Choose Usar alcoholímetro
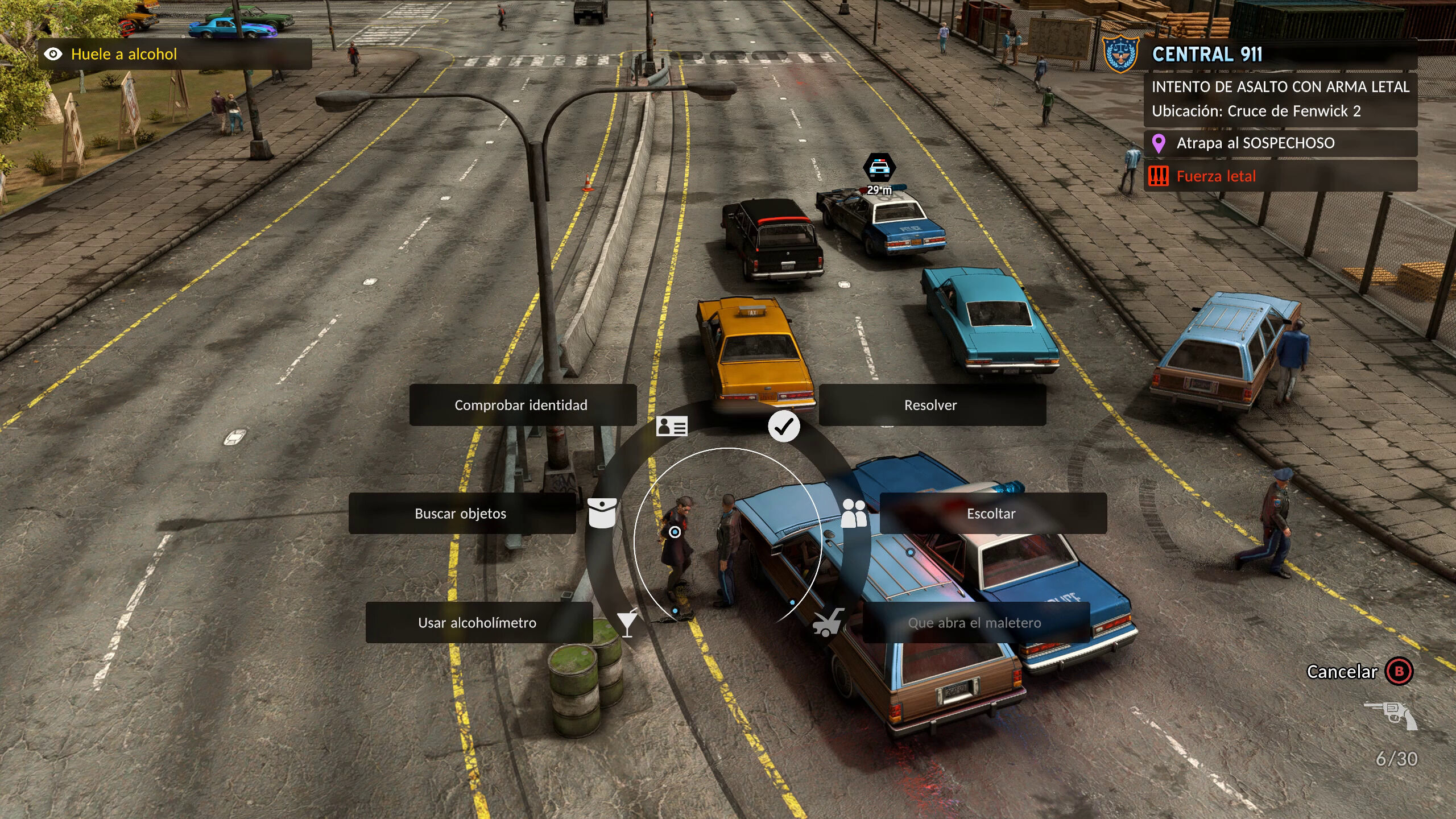Screen dimensions: 1456x819 (x=478, y=623)
